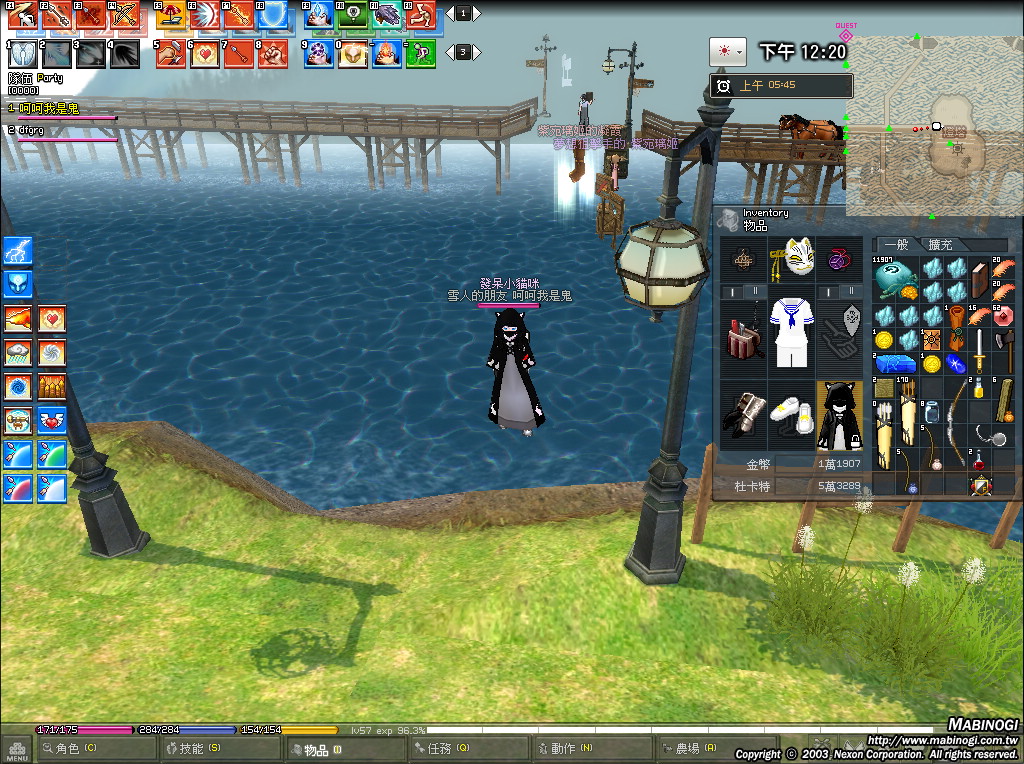The width and height of the screenshot is (1024, 764).
Task: Click the lightning bolt skill icon
Action: [18, 250]
